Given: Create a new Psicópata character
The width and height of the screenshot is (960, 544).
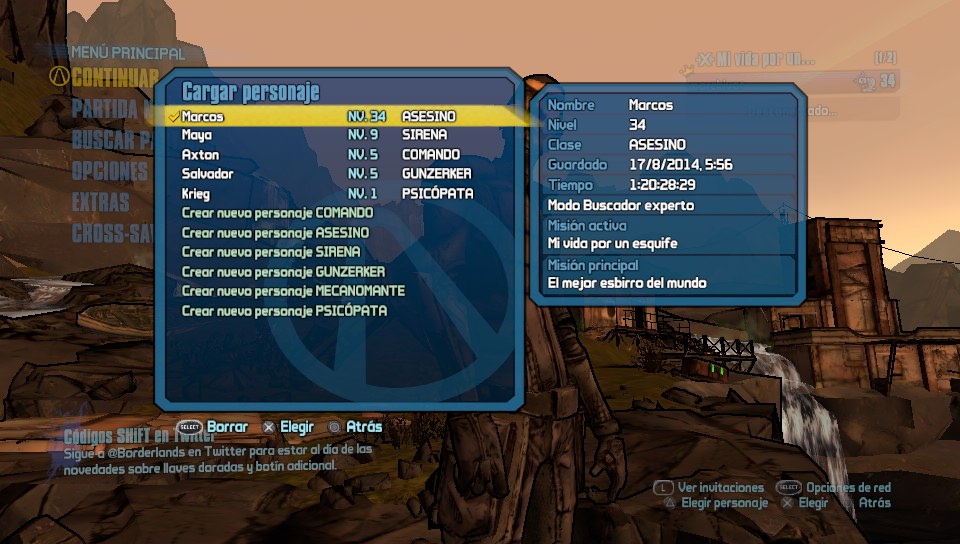Looking at the screenshot, I should point(284,311).
